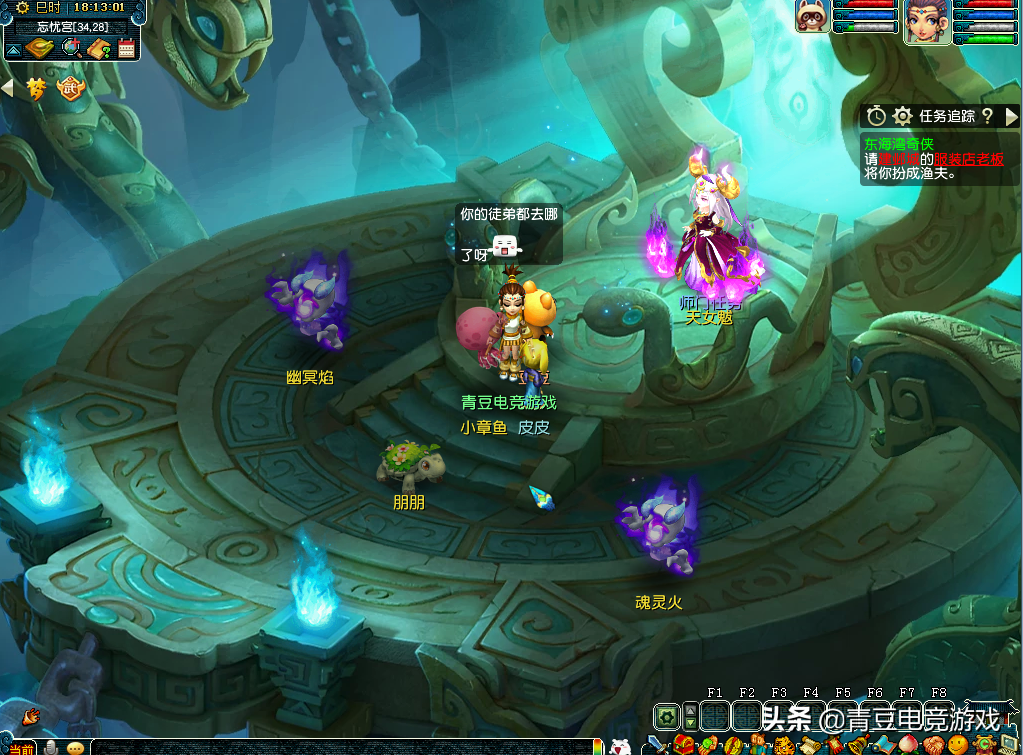Viewport: 1023px width, 755px height.
Task: Collapse the quest tracker with the arrow
Action: (x=1011, y=116)
